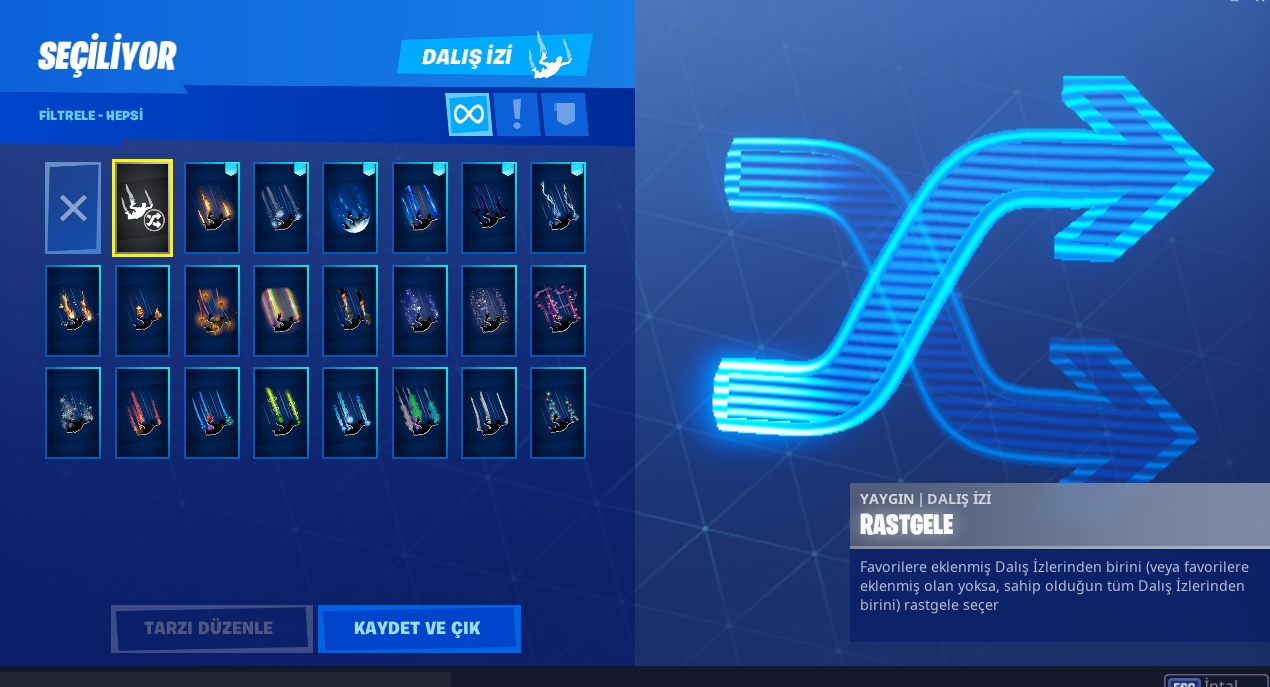1270x687 pixels.
Task: Select the colorful holiday lights contrail
Action: tap(558, 413)
